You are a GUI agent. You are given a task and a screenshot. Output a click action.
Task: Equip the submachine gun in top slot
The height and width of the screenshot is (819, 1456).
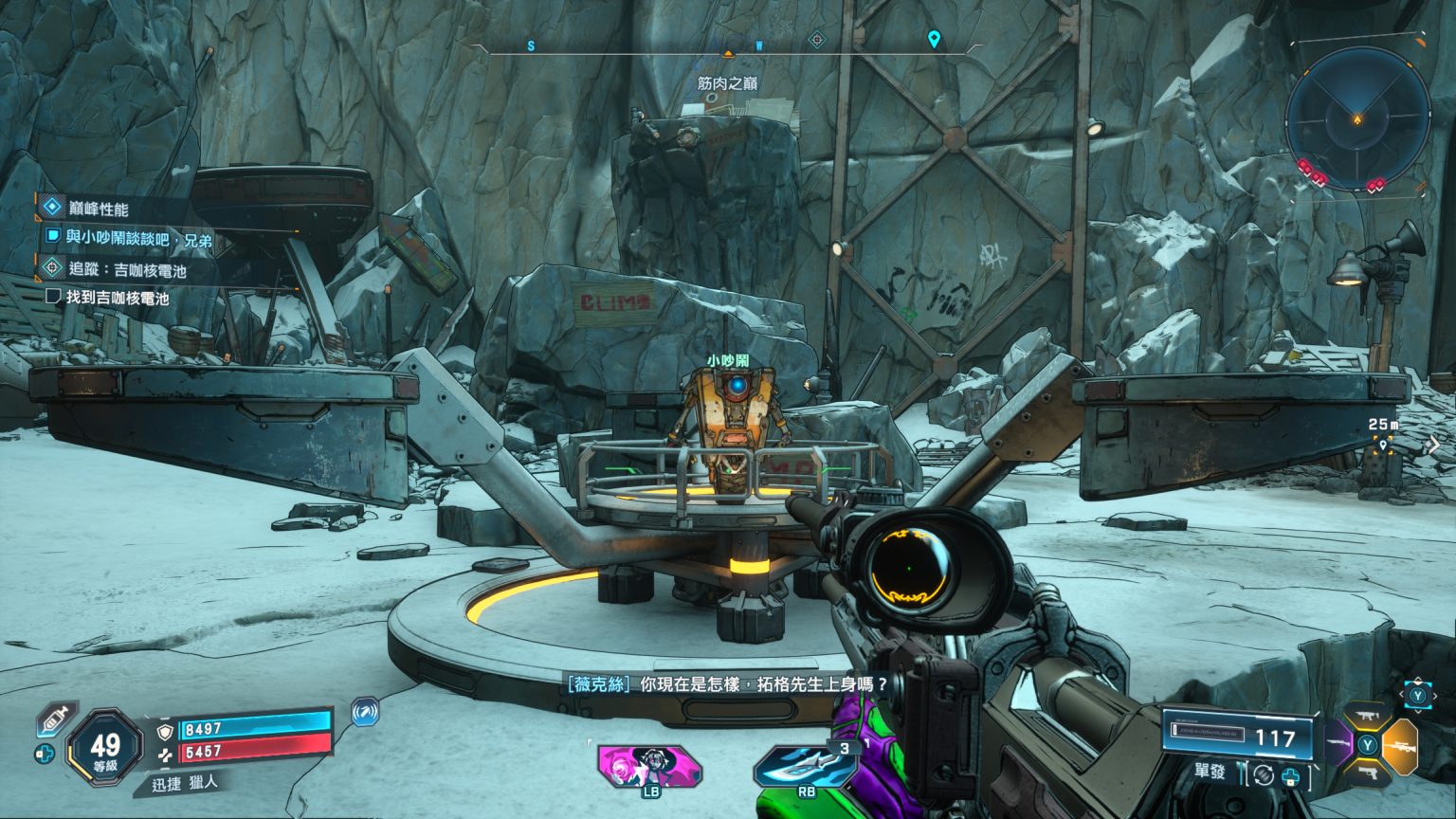[1368, 718]
